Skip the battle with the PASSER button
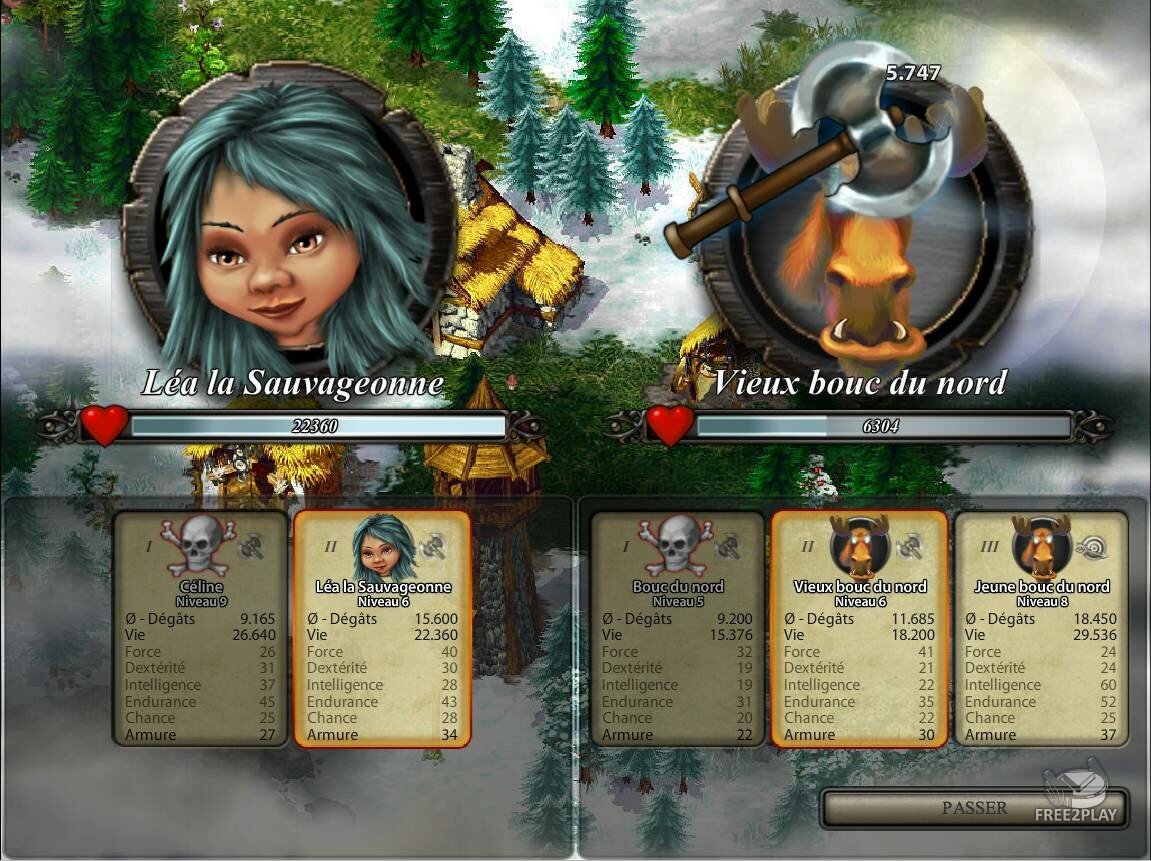This screenshot has height=861, width=1151. 973,808
